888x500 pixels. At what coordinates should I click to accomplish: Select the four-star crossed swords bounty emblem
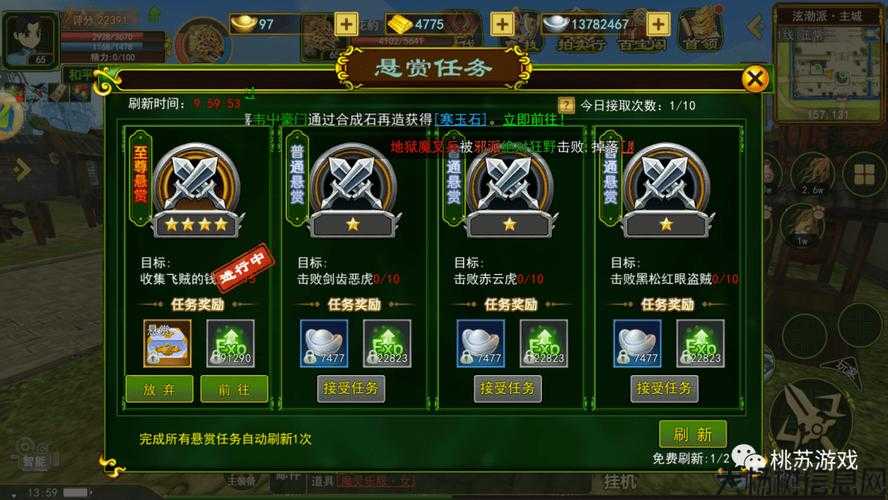click(197, 188)
